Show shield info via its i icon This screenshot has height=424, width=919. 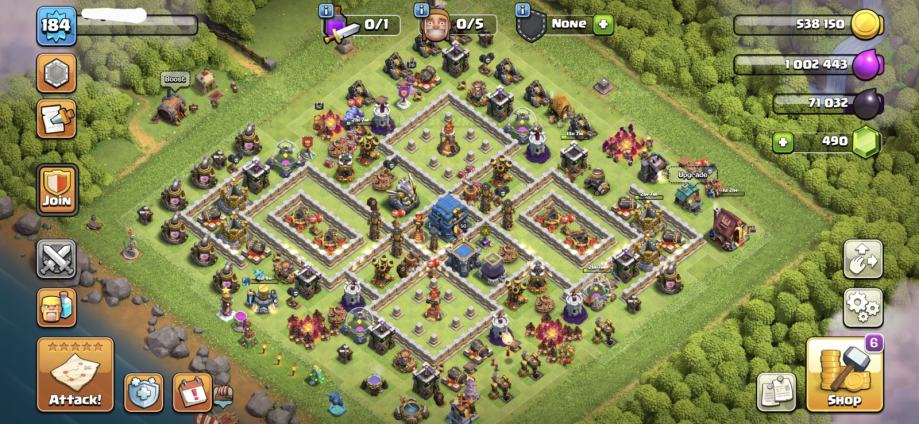click(522, 10)
